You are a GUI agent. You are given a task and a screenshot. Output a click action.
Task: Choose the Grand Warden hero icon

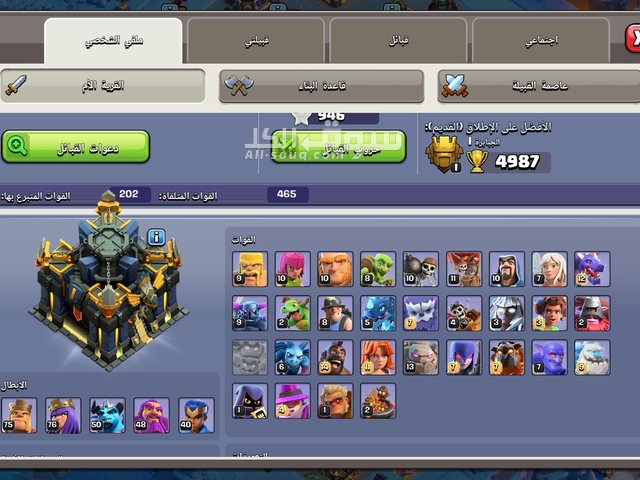(x=151, y=415)
